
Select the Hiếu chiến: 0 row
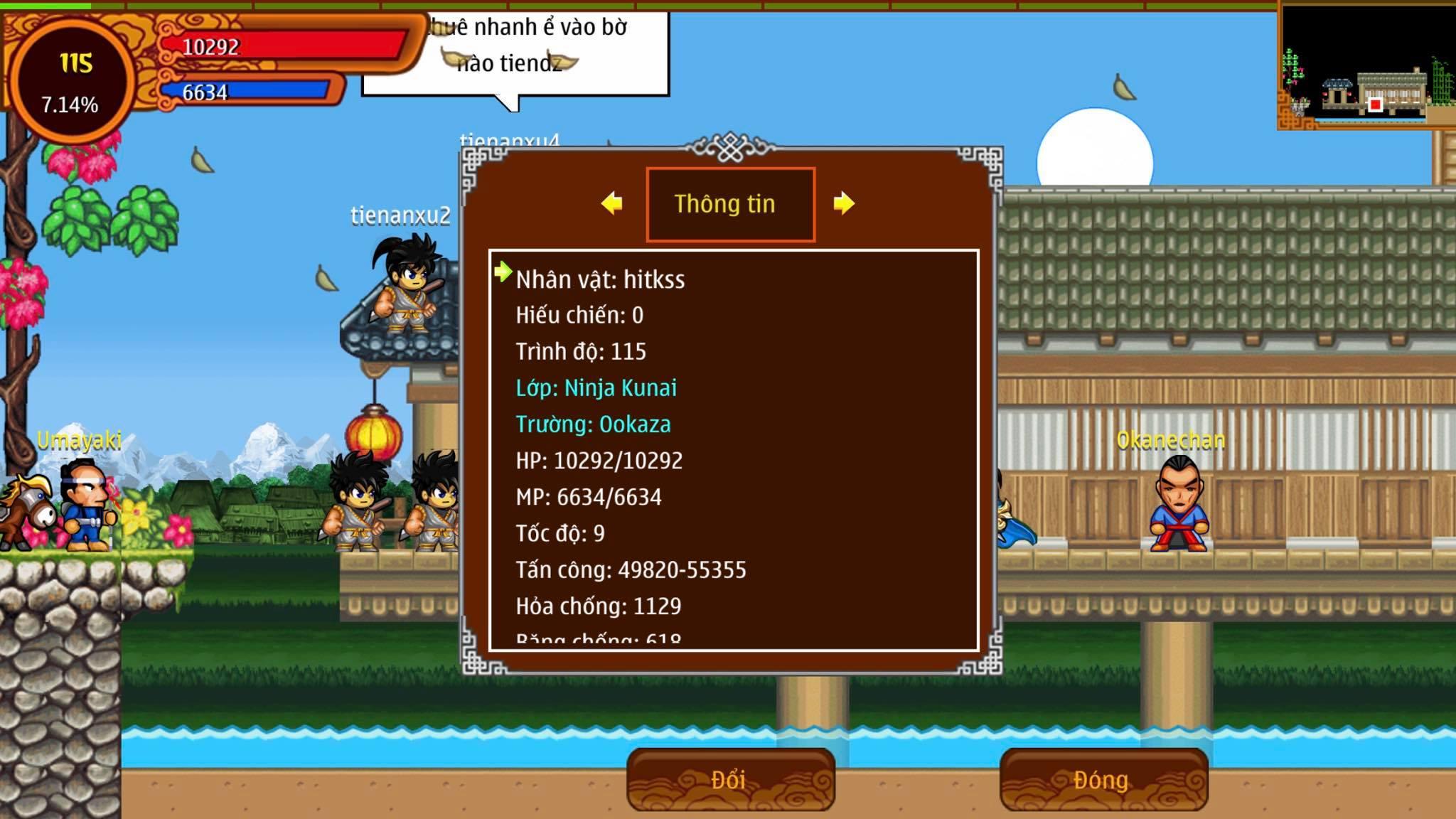[579, 316]
